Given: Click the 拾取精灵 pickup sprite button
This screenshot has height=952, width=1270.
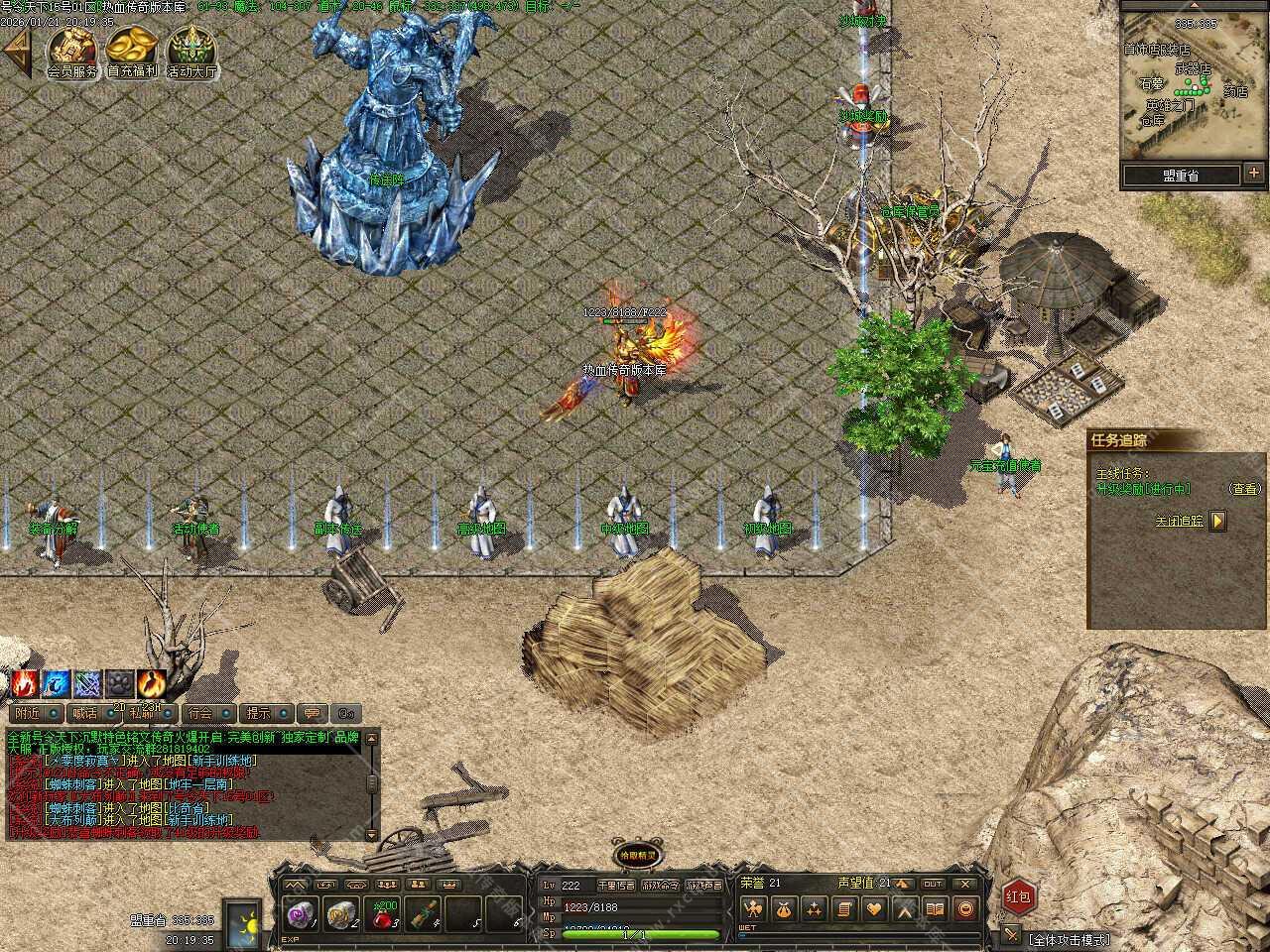Looking at the screenshot, I should (x=636, y=855).
